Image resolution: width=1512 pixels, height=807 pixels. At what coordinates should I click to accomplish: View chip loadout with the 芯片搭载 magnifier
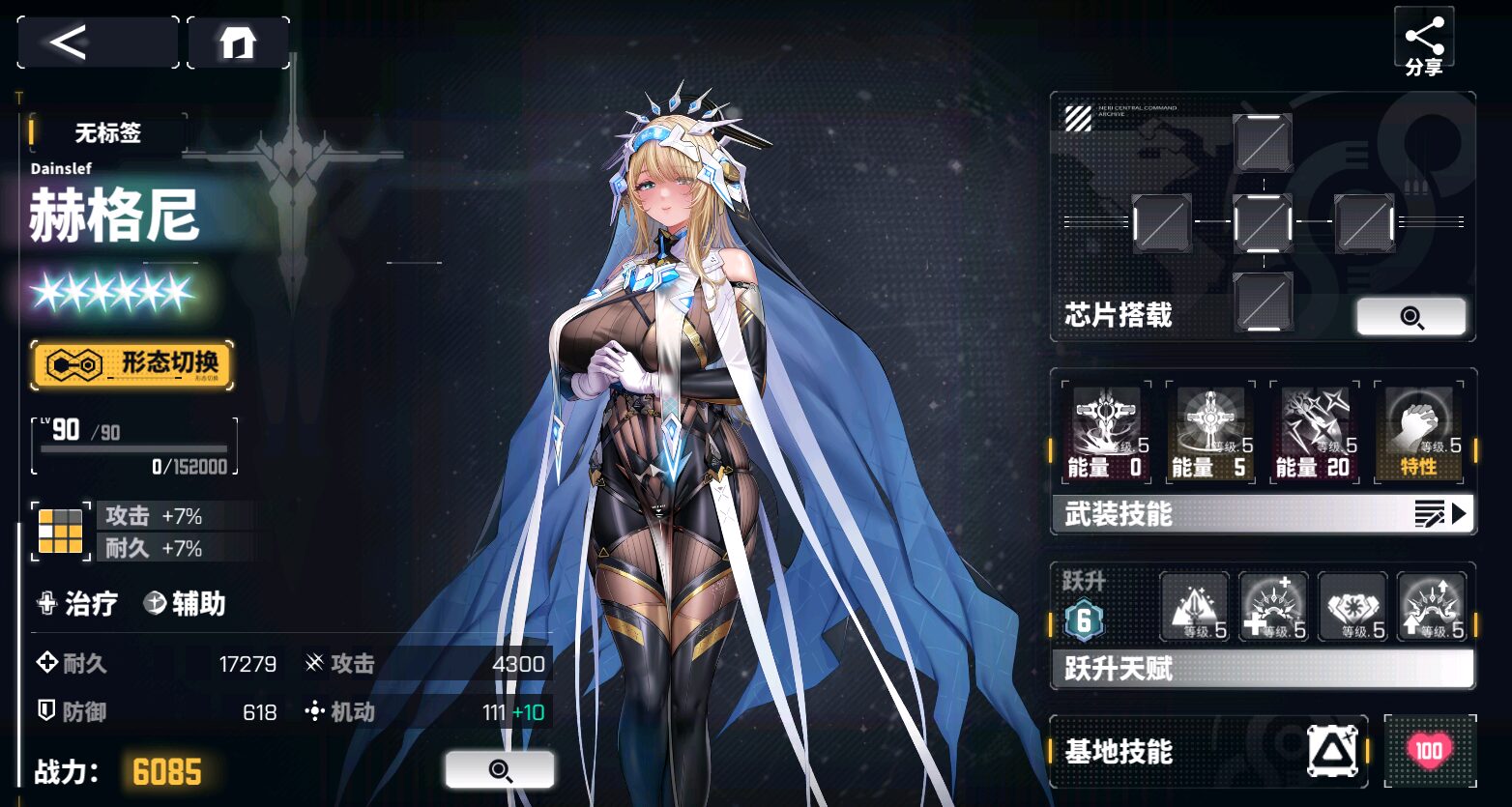pos(1410,317)
